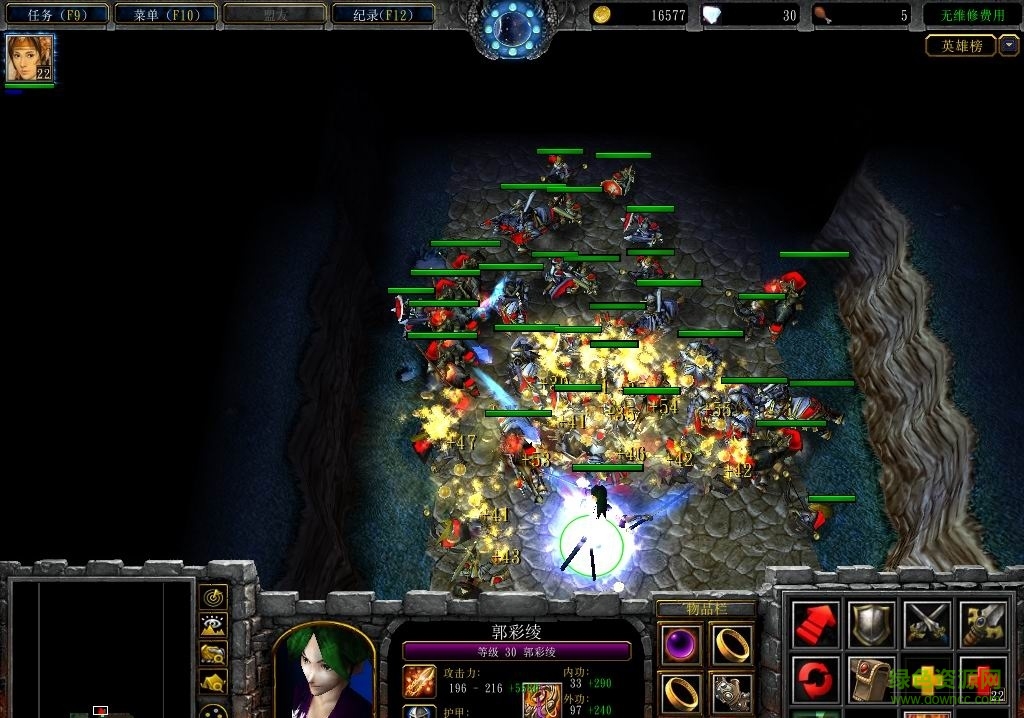The height and width of the screenshot is (718, 1024).
Task: Collapse the 英雄榜 board with its arrow button
Action: click(x=1009, y=45)
